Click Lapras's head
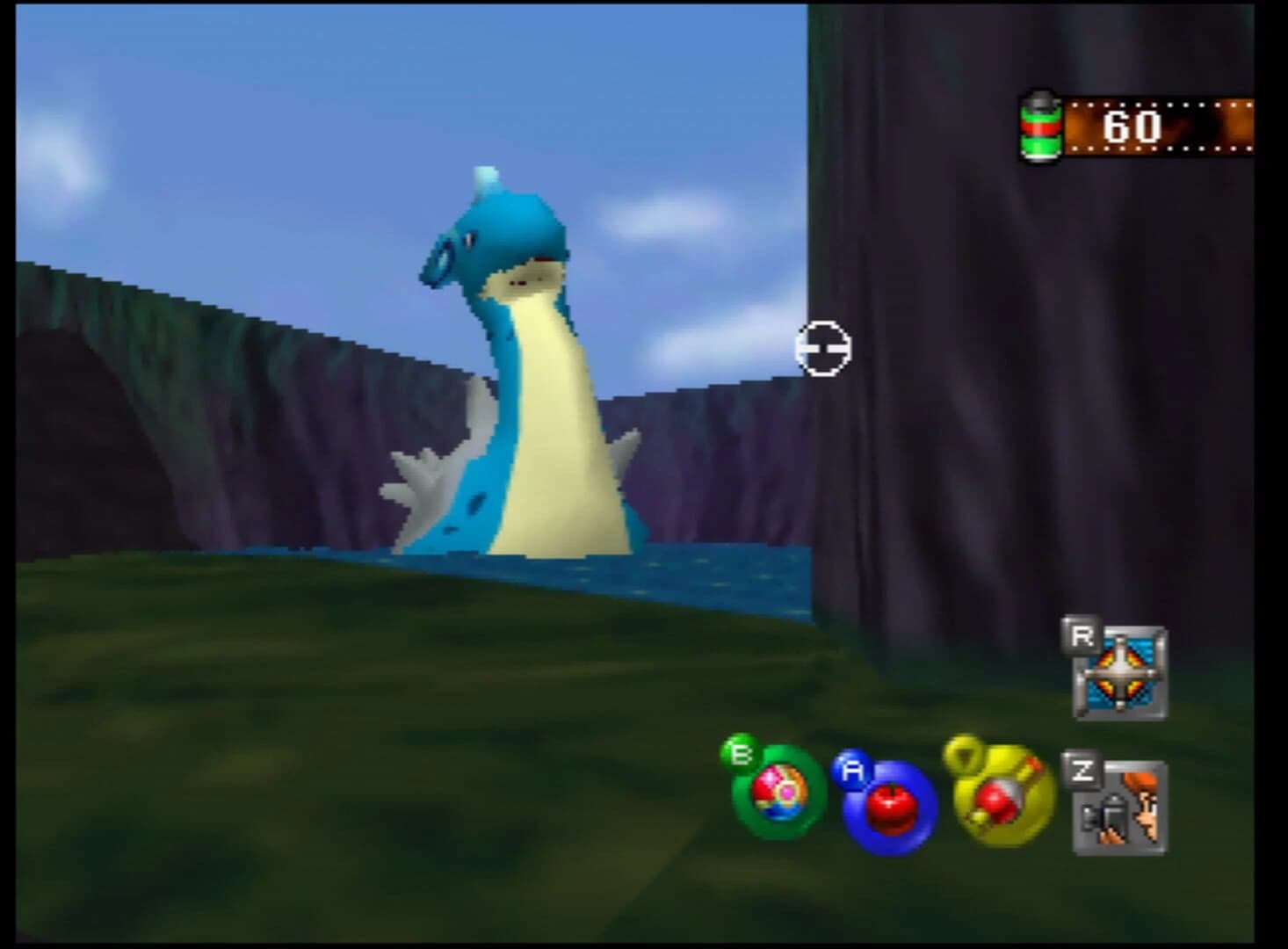 point(492,242)
